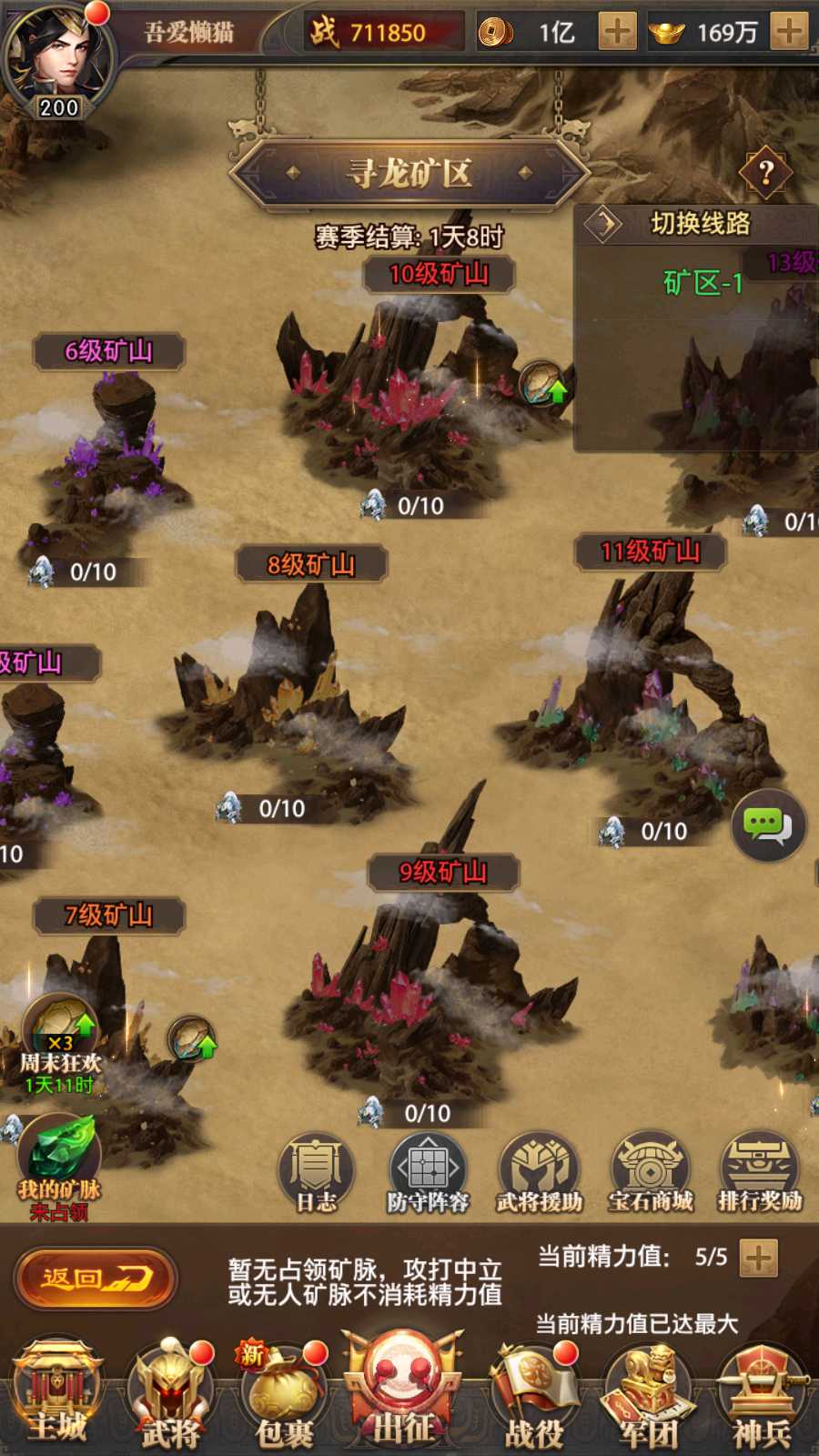Screen dimensions: 819x1456
Task: Go to 主城 main city
Action: pyautogui.click(x=57, y=1392)
